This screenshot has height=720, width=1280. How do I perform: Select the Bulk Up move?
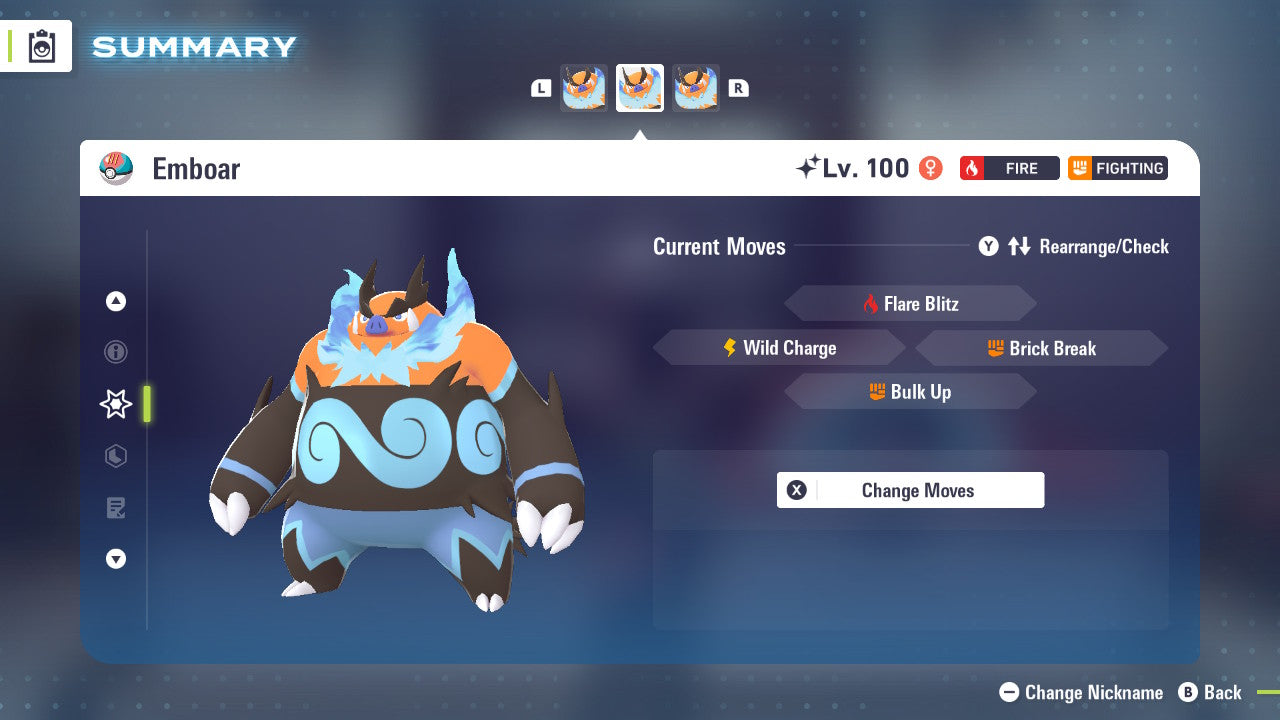pyautogui.click(x=910, y=392)
